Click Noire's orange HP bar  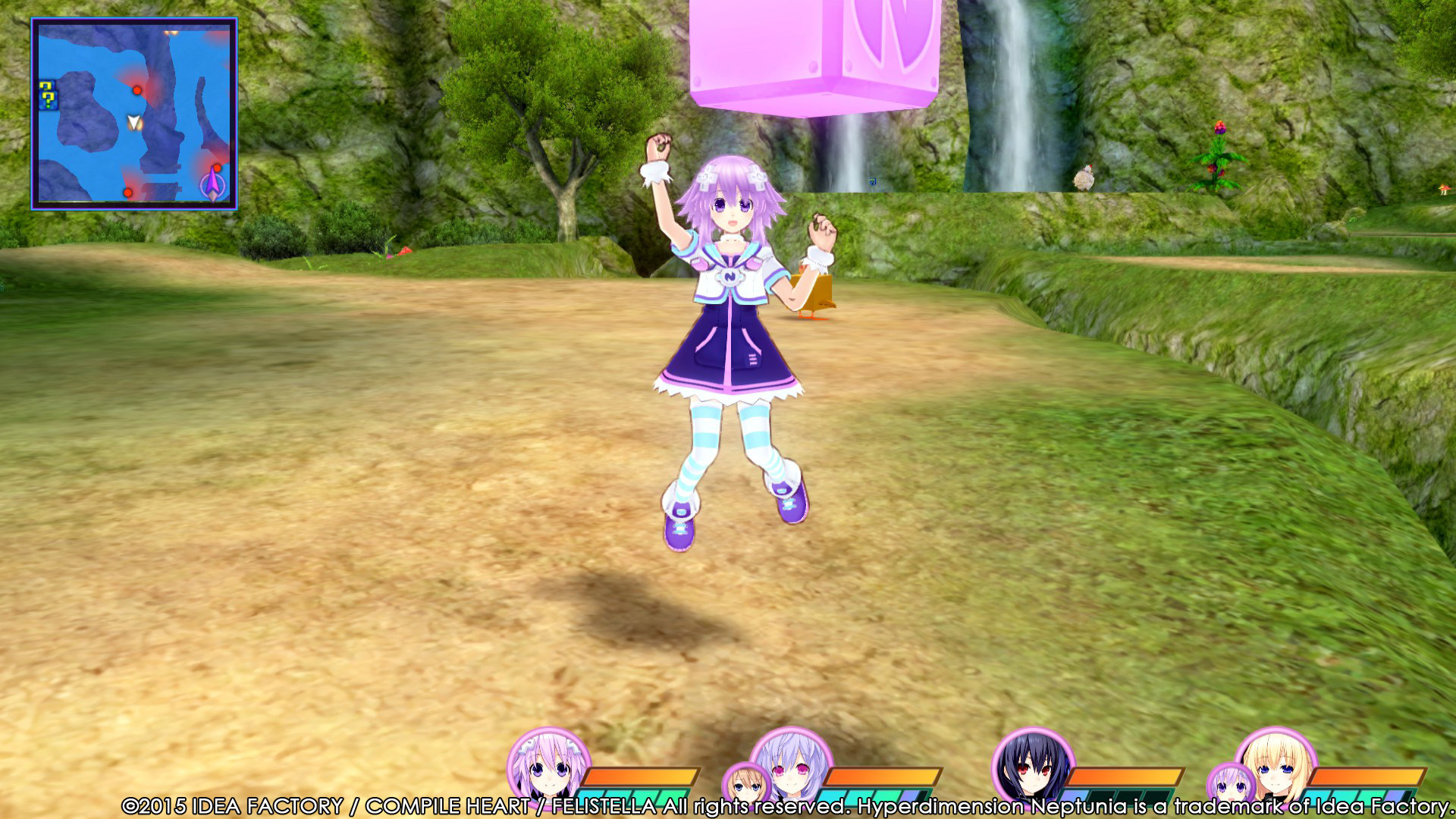(1123, 776)
